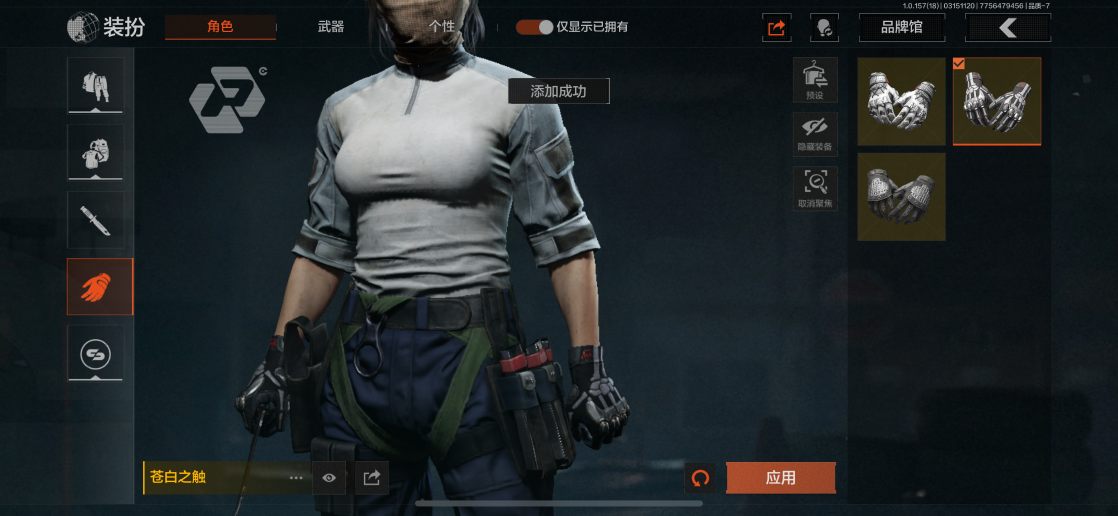Open the 预设 preset wardrobe
This screenshot has width=1118, height=516.
pyautogui.click(x=815, y=79)
